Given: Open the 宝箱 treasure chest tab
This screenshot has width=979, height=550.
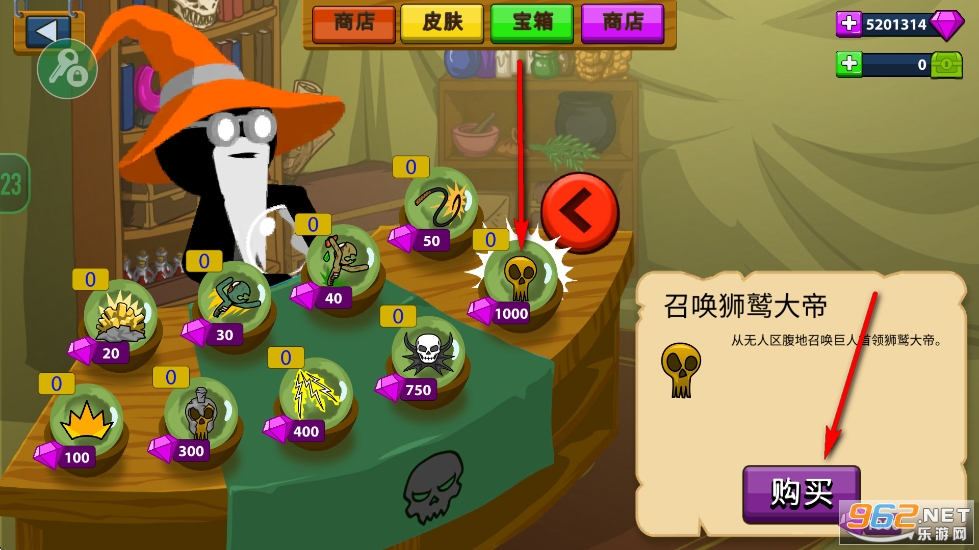Looking at the screenshot, I should tap(532, 24).
